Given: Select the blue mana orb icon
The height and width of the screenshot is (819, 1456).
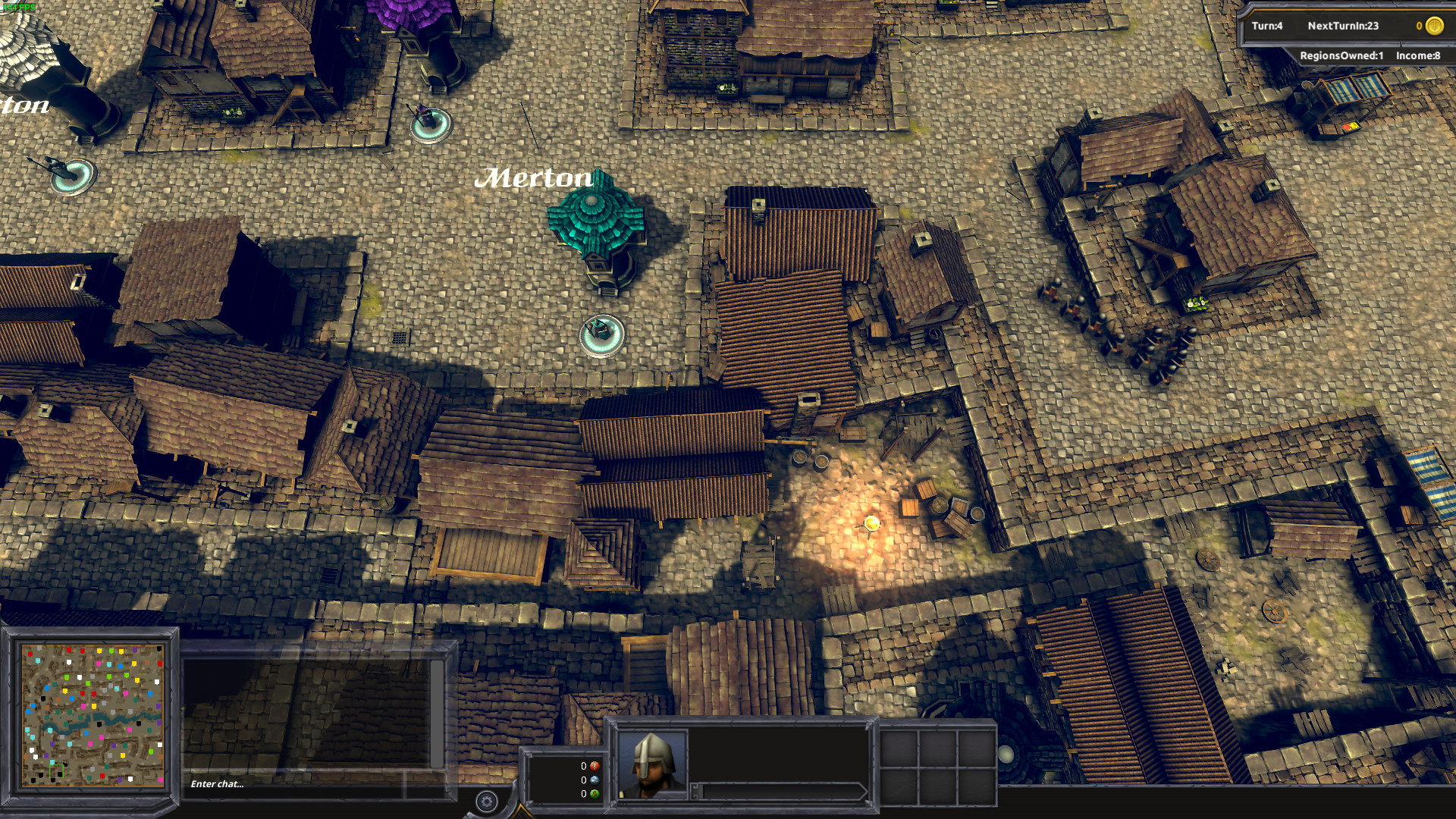Looking at the screenshot, I should tap(595, 781).
